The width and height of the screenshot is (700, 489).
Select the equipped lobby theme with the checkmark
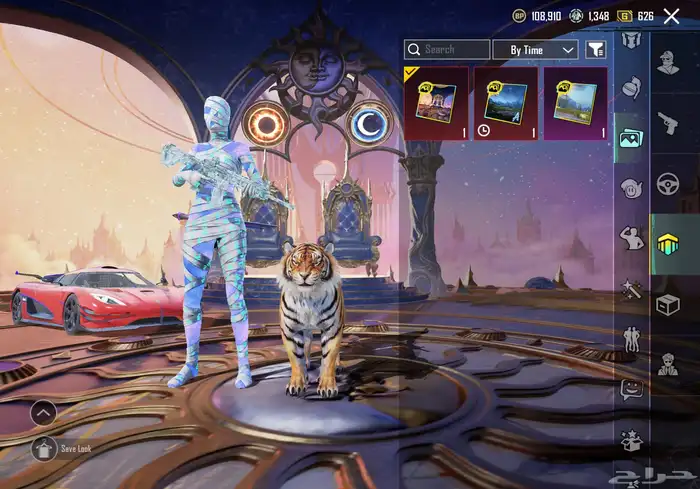coord(435,103)
